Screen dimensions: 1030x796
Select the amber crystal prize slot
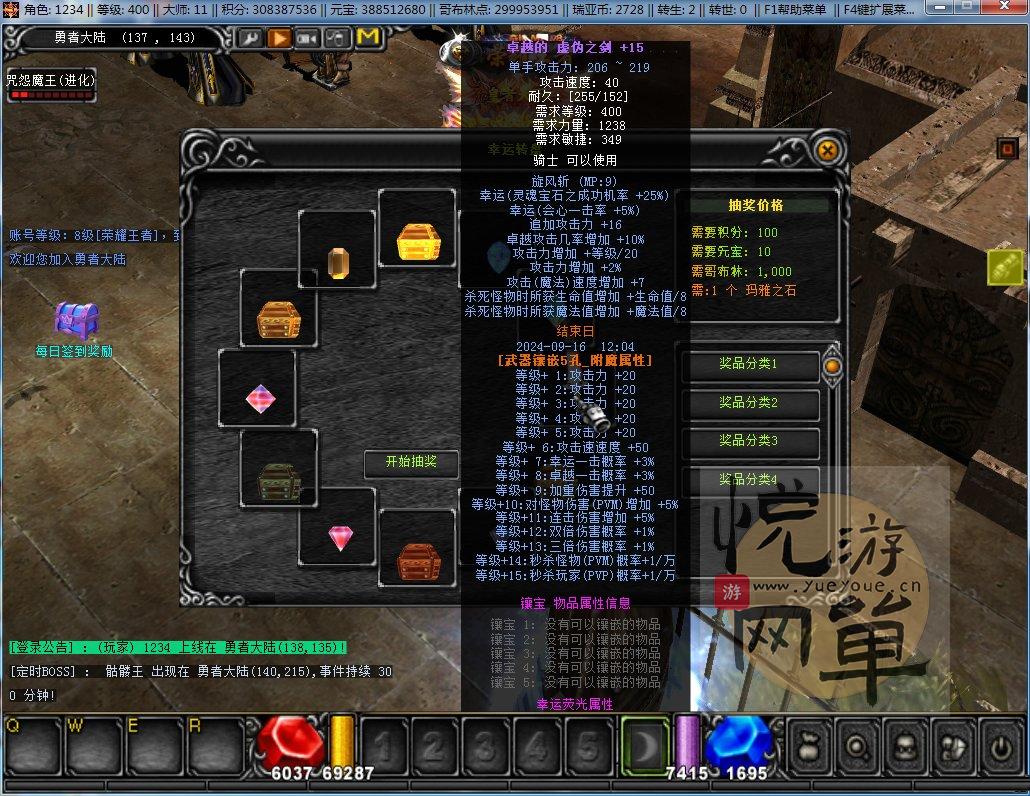[338, 262]
